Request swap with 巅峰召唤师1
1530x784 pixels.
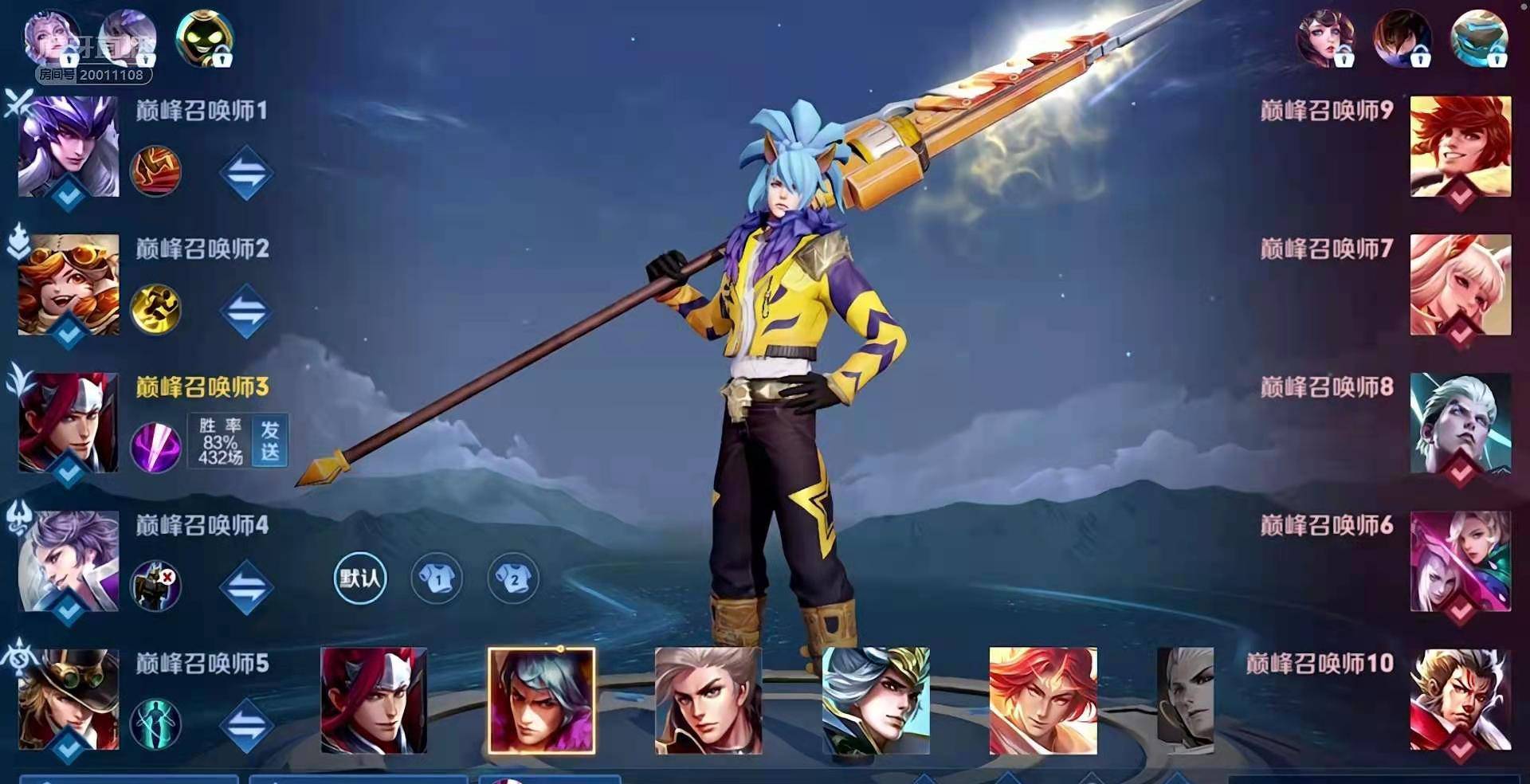click(246, 172)
